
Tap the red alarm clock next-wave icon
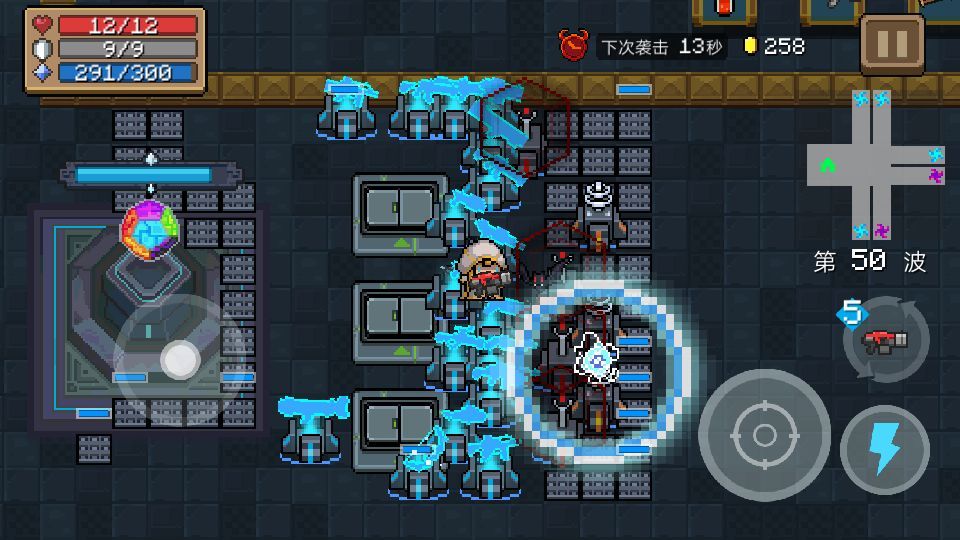(x=574, y=45)
